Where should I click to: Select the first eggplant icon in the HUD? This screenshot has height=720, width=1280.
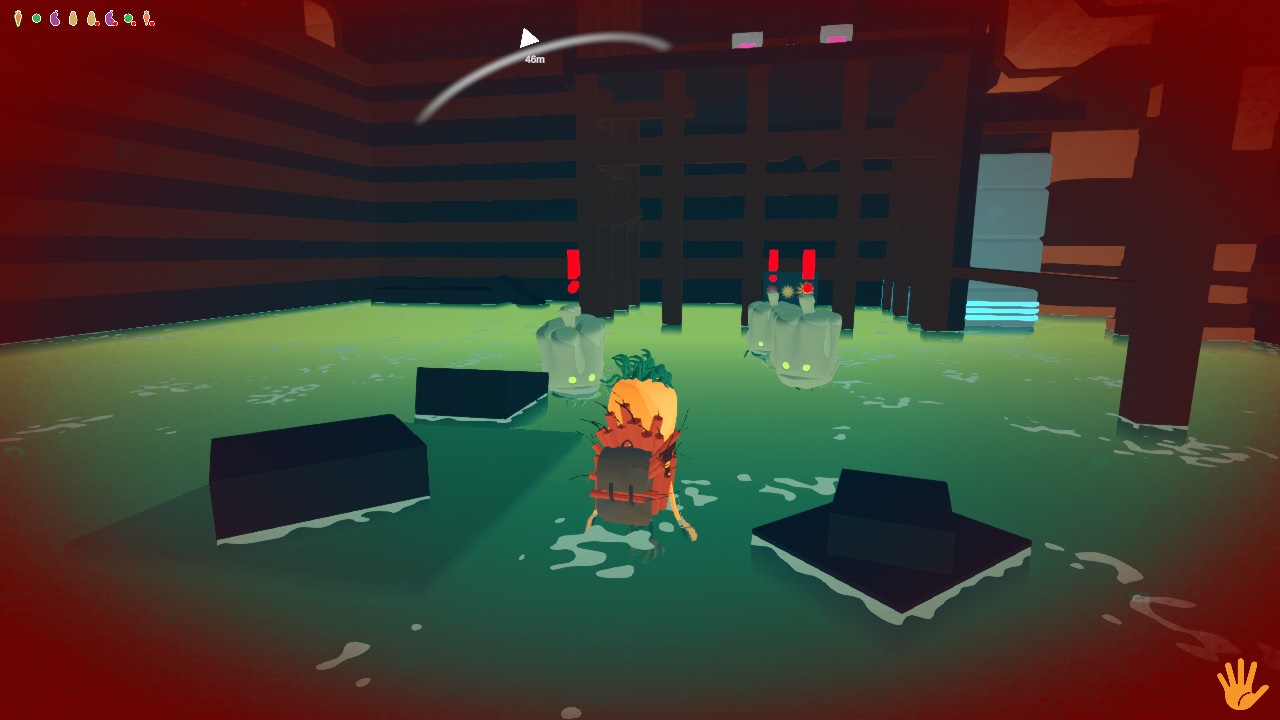click(55, 17)
